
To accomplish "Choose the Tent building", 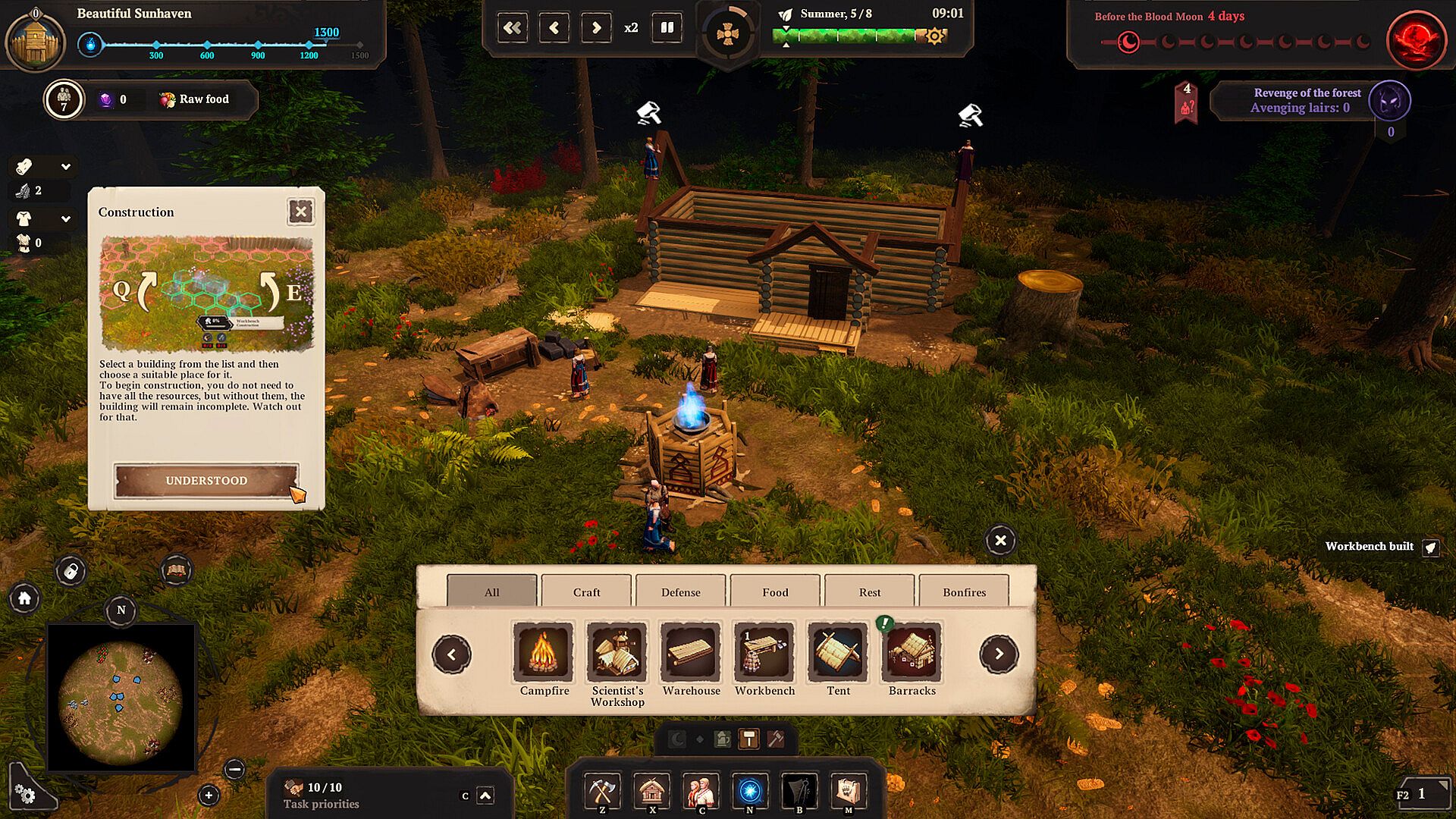I will 837,652.
